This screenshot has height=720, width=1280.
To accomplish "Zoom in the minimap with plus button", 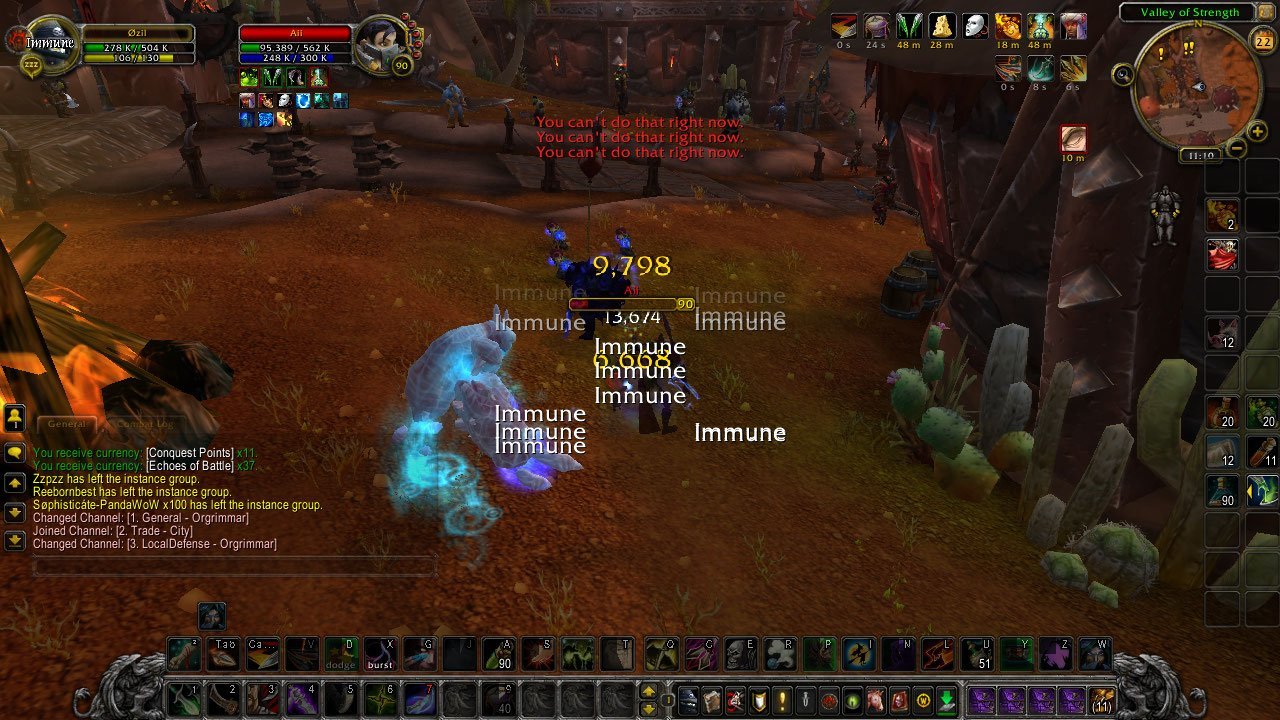I will 1257,132.
